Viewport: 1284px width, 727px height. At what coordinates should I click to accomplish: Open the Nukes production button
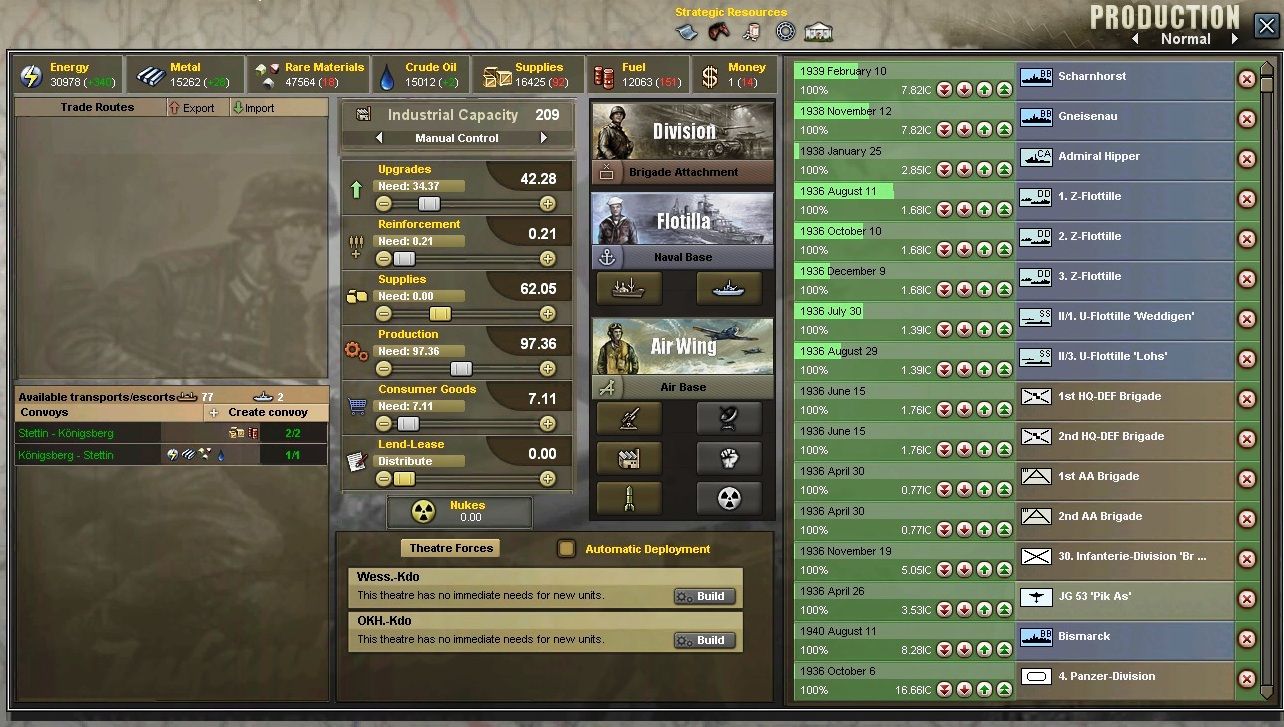point(459,512)
